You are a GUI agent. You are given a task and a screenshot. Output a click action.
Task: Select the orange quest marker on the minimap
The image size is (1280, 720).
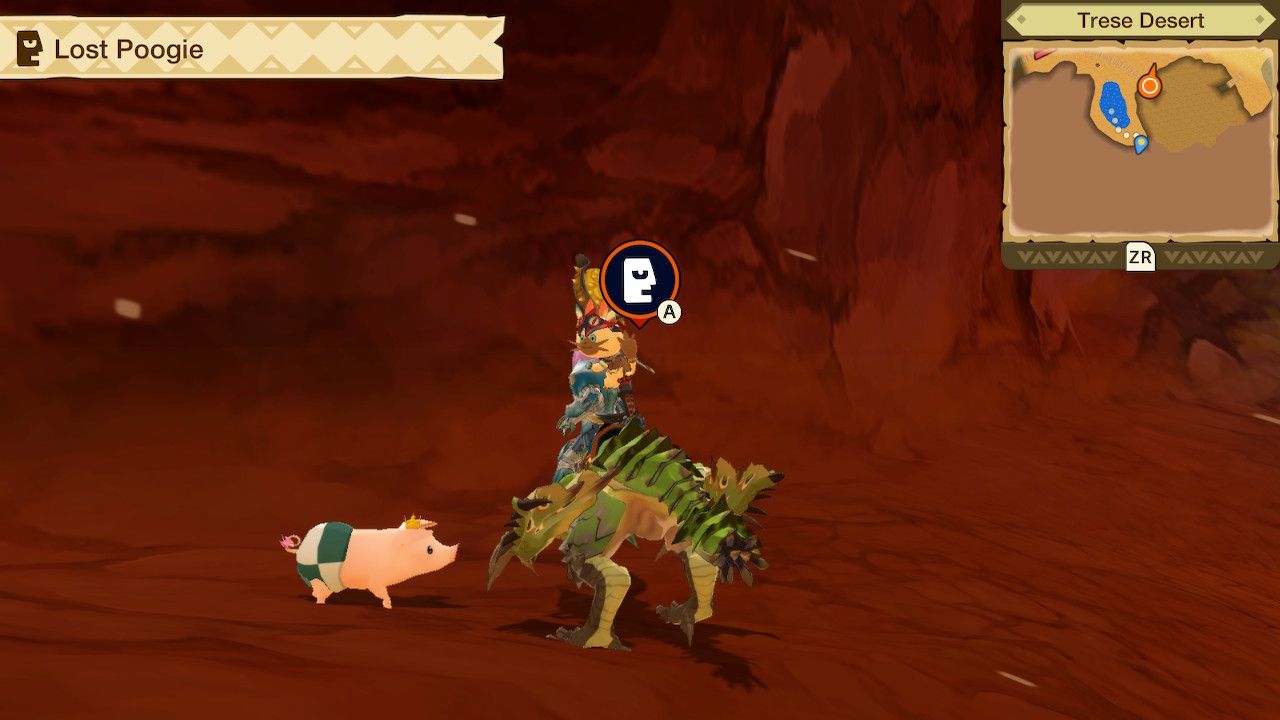1150,84
